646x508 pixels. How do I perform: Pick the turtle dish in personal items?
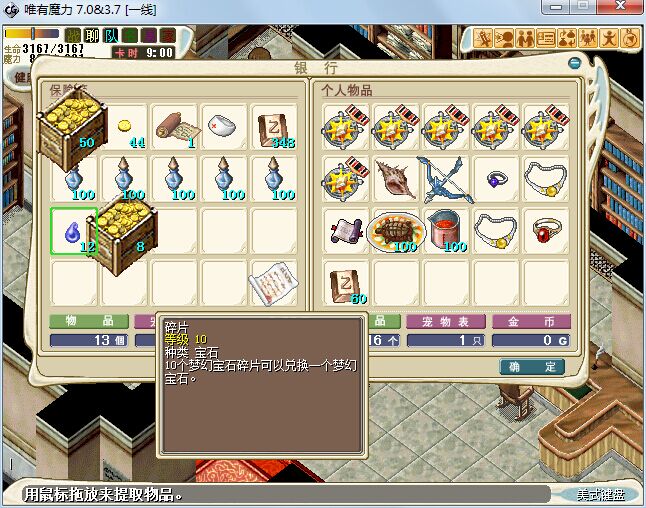click(x=396, y=231)
